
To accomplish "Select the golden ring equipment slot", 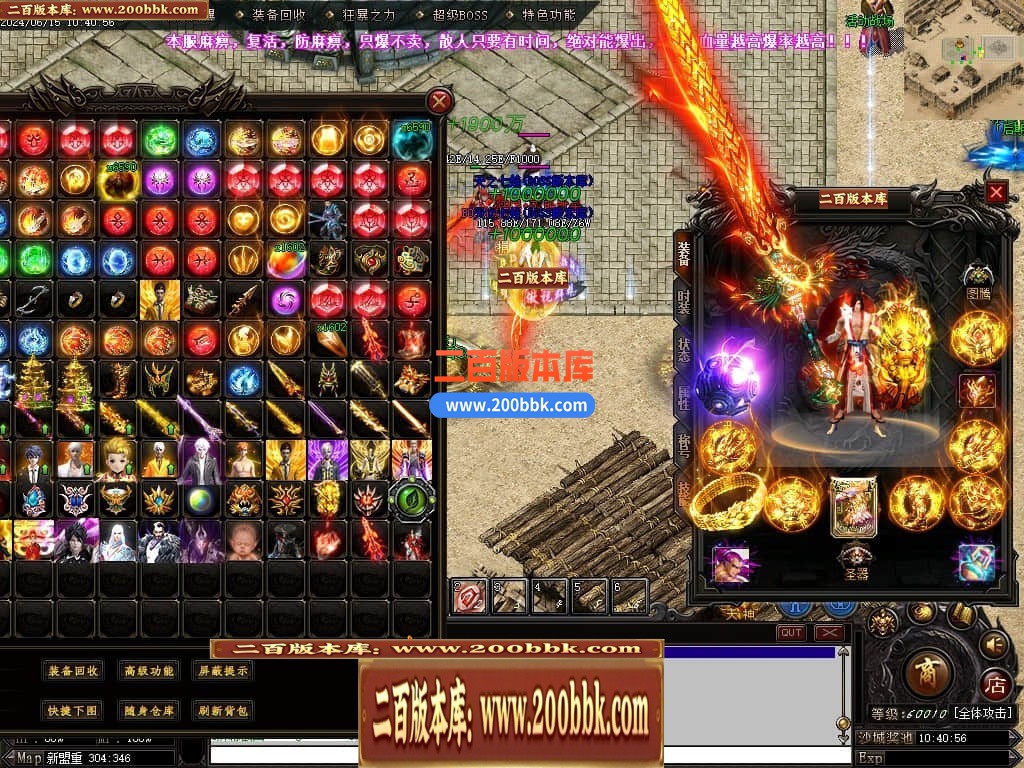I will pos(729,500).
